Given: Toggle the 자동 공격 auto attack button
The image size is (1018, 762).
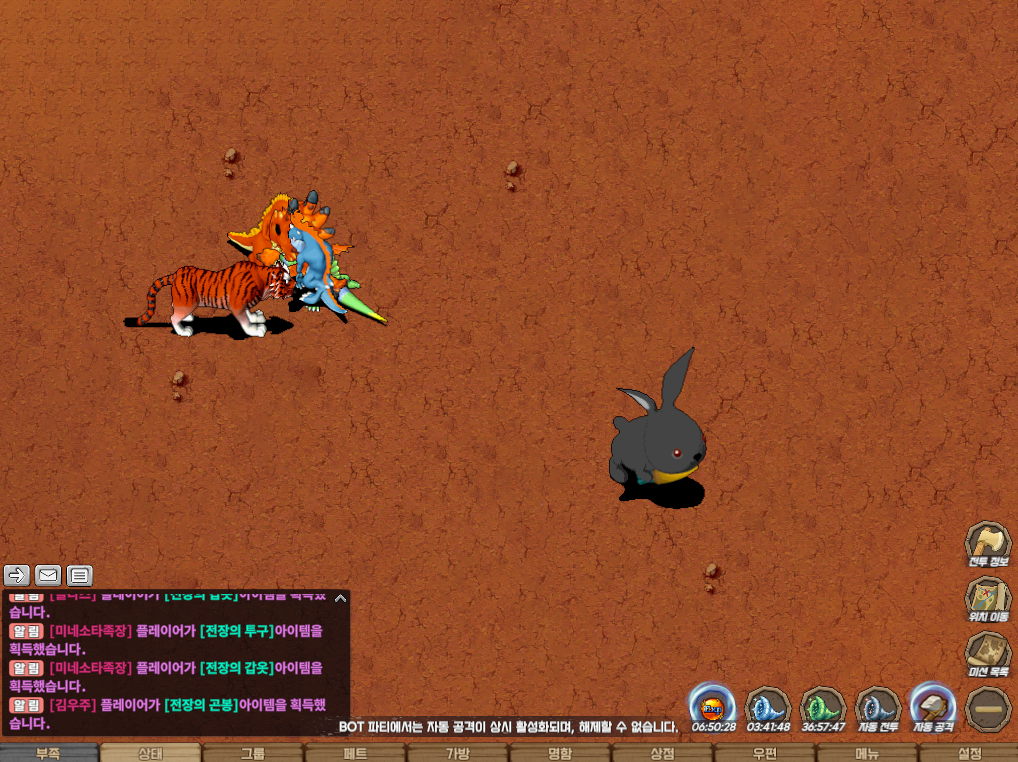Looking at the screenshot, I should (x=933, y=707).
